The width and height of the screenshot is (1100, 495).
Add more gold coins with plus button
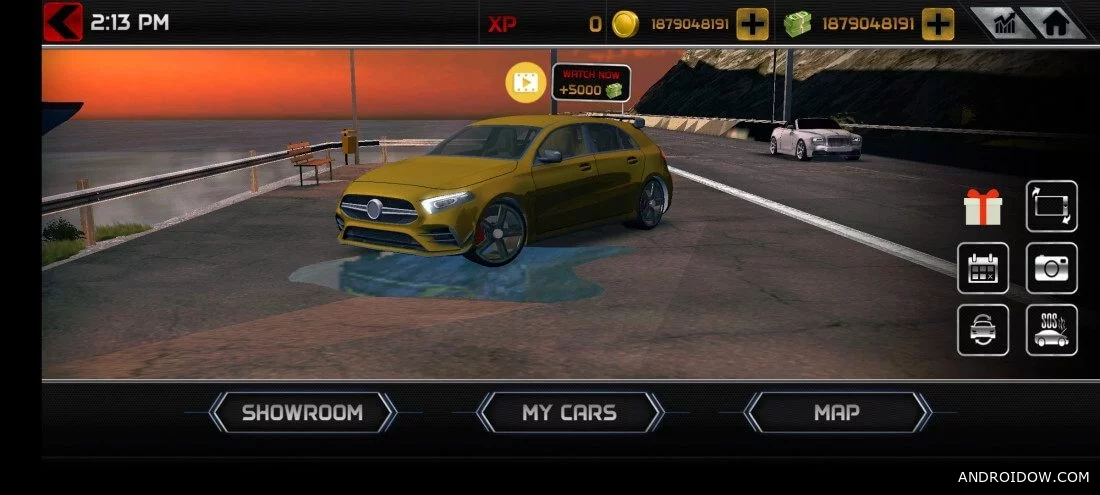tap(752, 23)
